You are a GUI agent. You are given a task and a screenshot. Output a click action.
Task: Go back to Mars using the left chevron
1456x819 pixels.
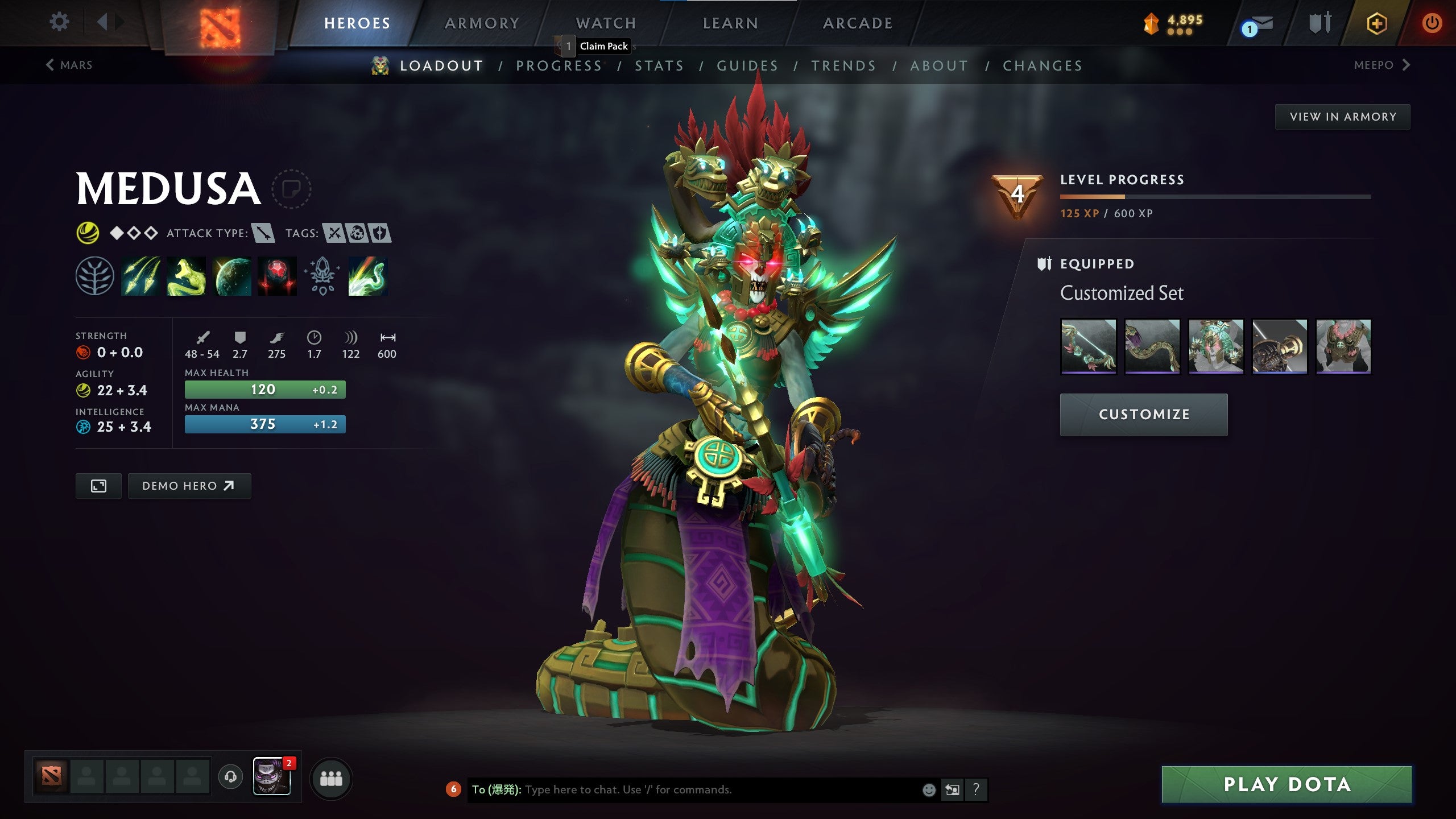point(49,64)
